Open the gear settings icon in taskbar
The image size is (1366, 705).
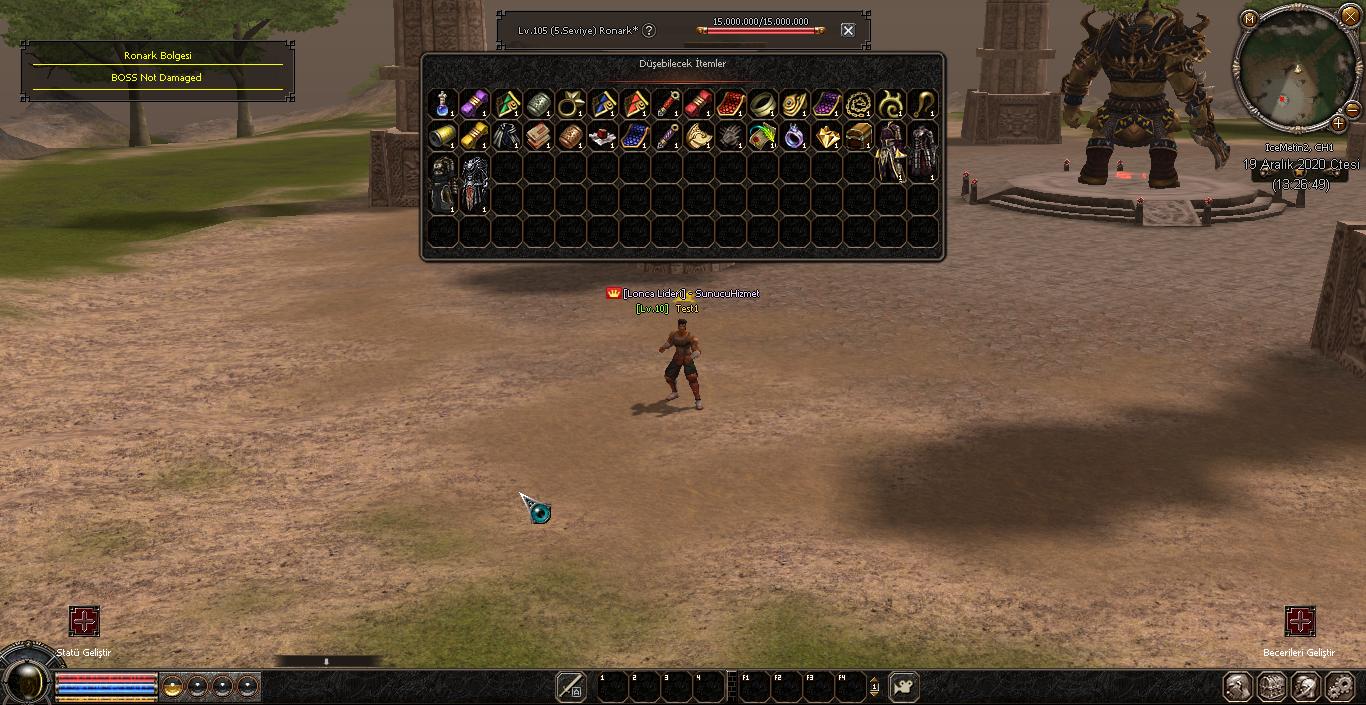click(1339, 687)
